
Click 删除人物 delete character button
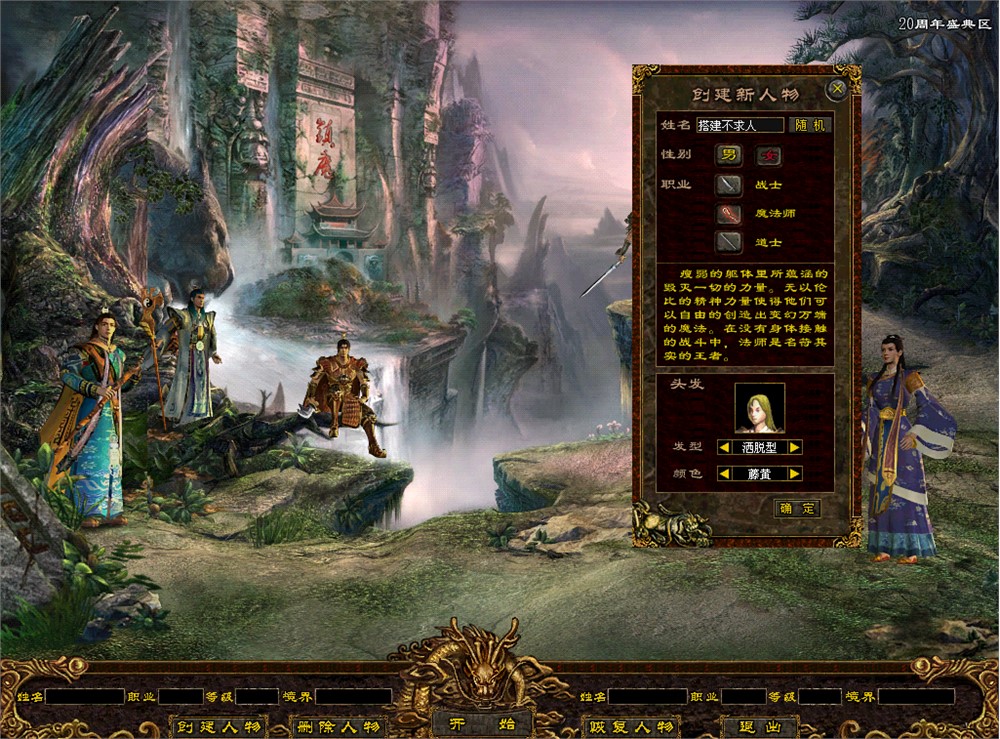tap(336, 726)
